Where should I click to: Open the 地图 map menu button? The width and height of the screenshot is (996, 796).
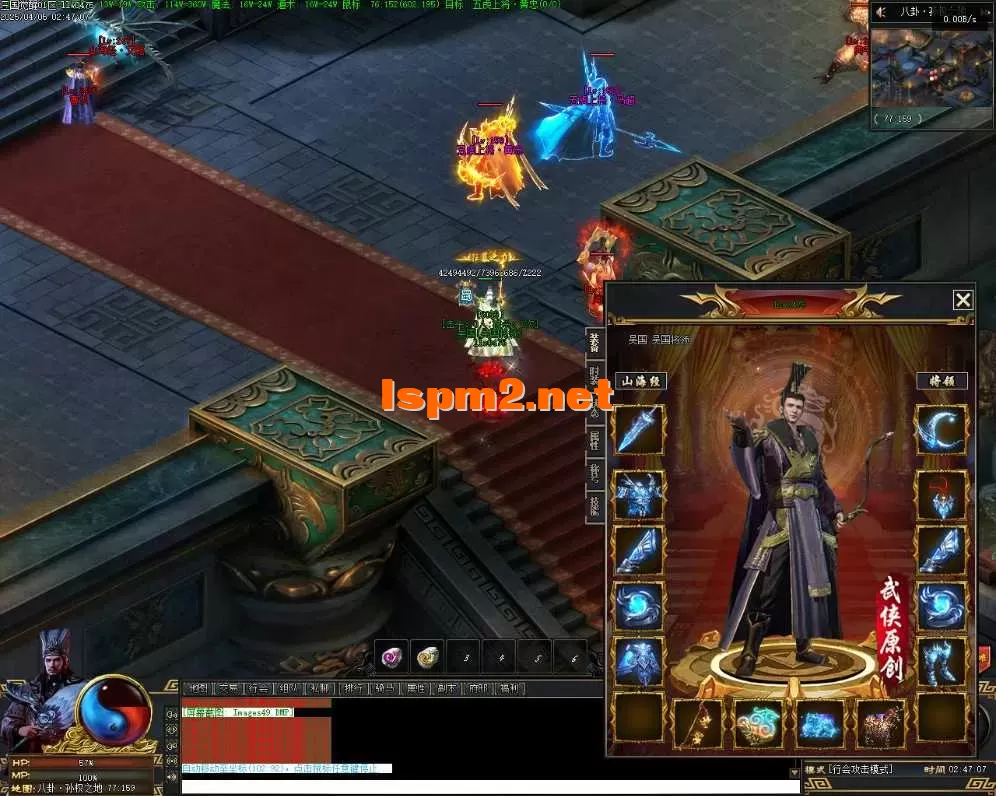199,688
